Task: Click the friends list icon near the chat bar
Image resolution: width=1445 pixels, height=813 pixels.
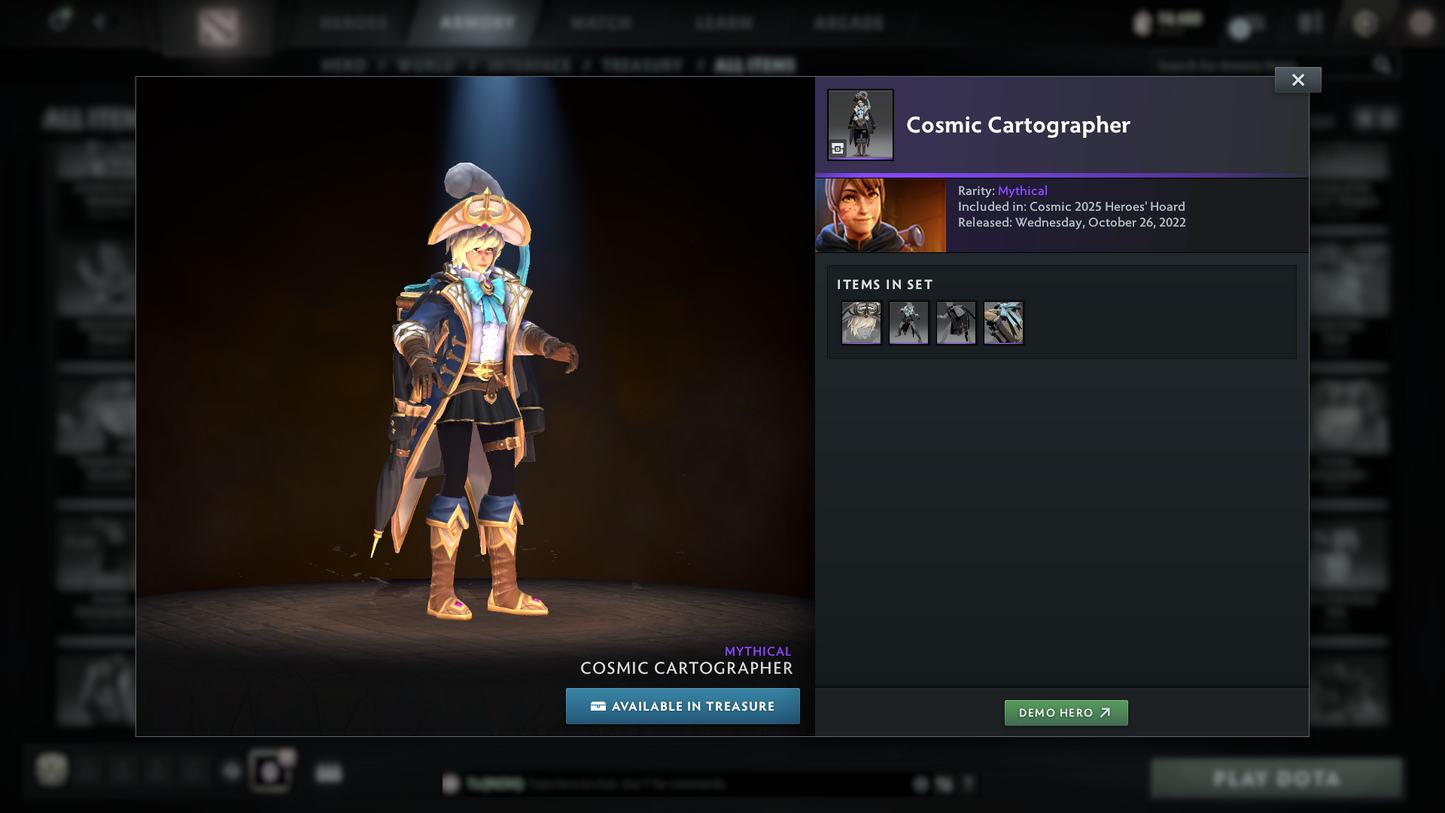Action: [270, 770]
